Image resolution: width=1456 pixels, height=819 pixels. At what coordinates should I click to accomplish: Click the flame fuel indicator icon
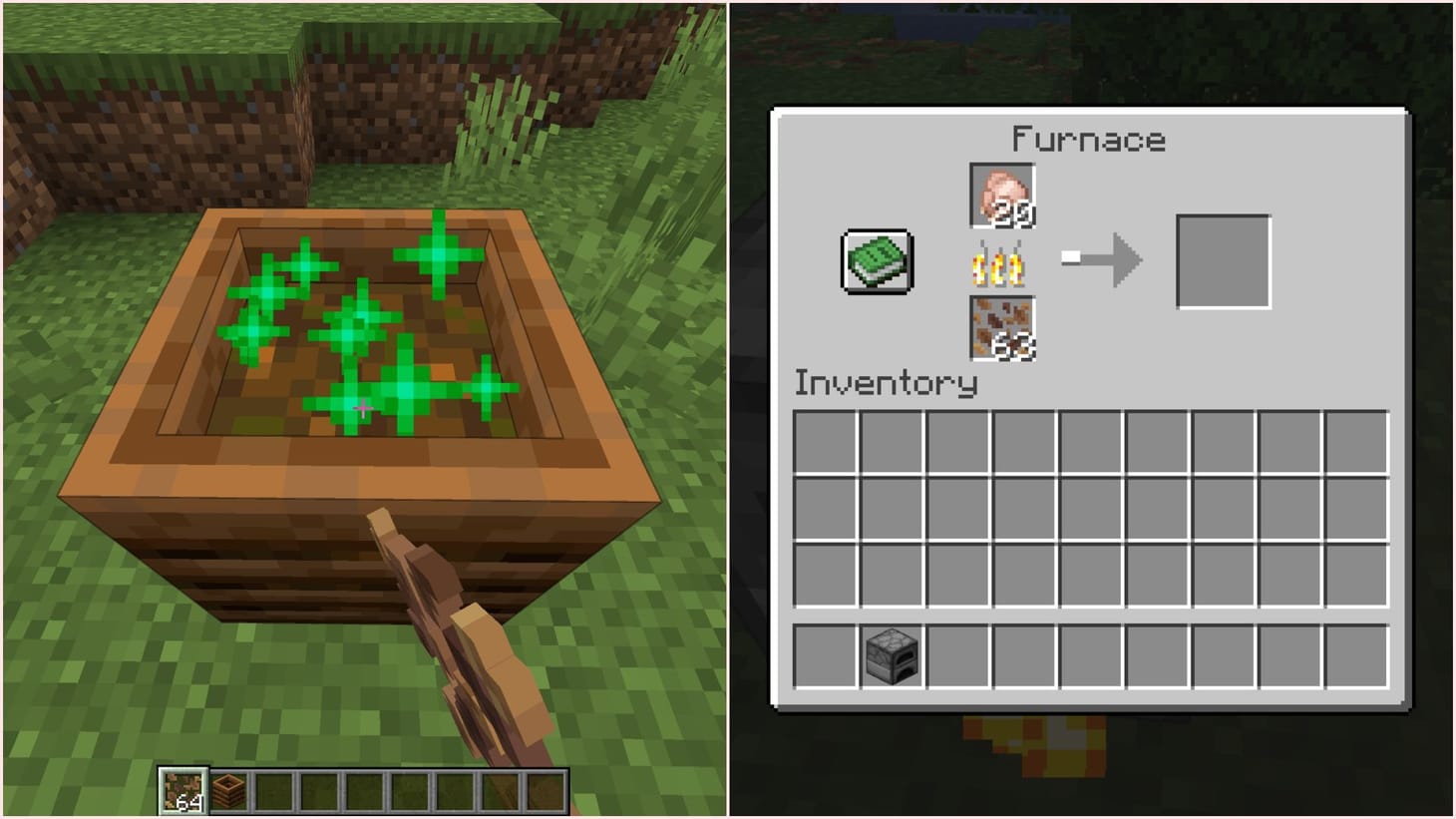click(x=1000, y=261)
